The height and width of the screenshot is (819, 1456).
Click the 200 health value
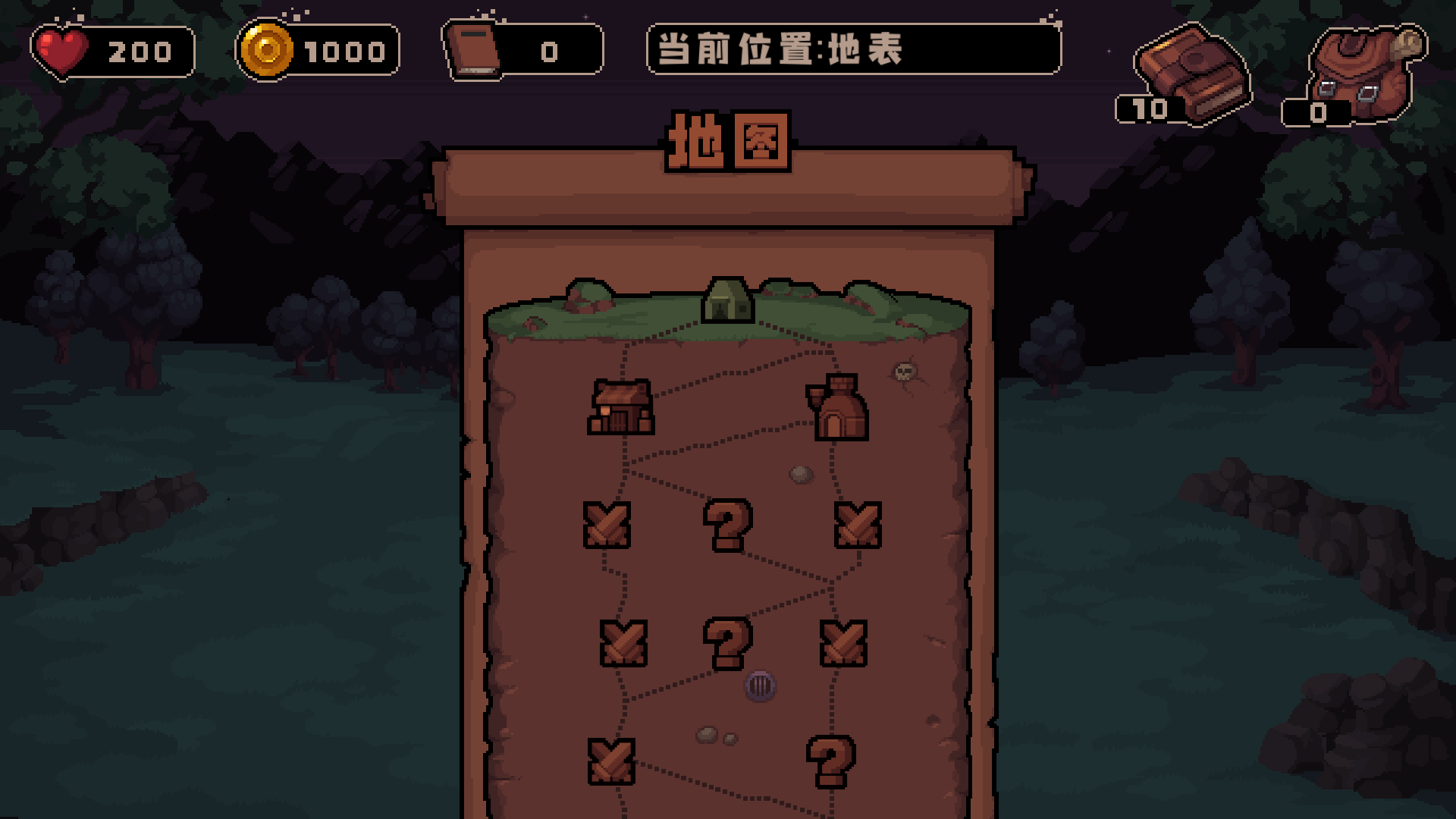[139, 52]
